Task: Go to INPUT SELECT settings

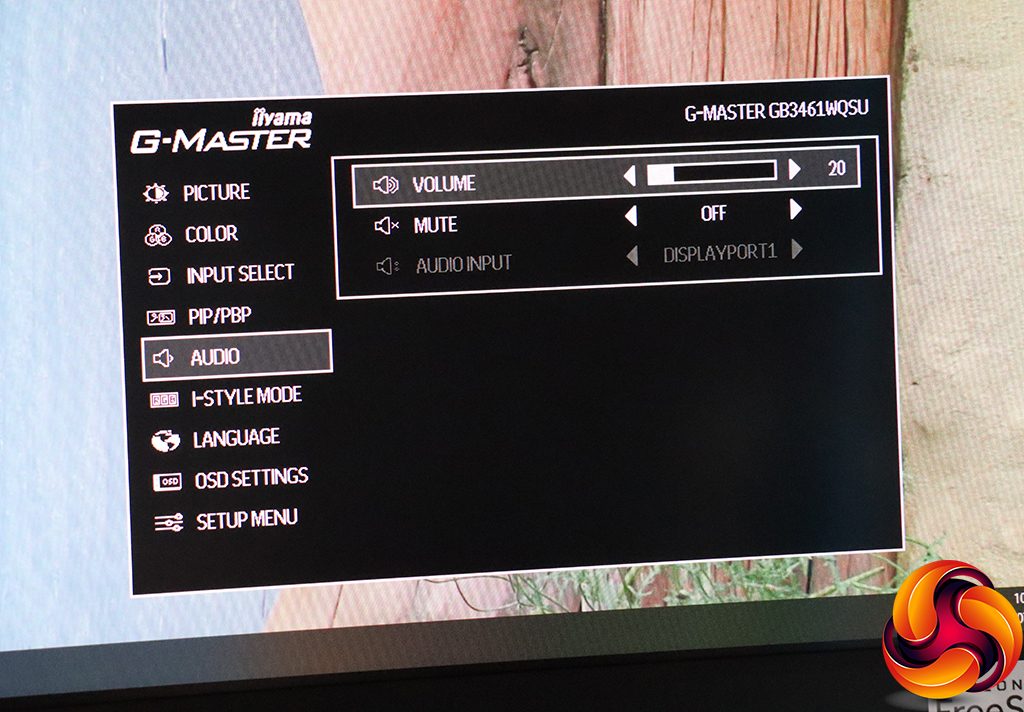Action: 238,275
